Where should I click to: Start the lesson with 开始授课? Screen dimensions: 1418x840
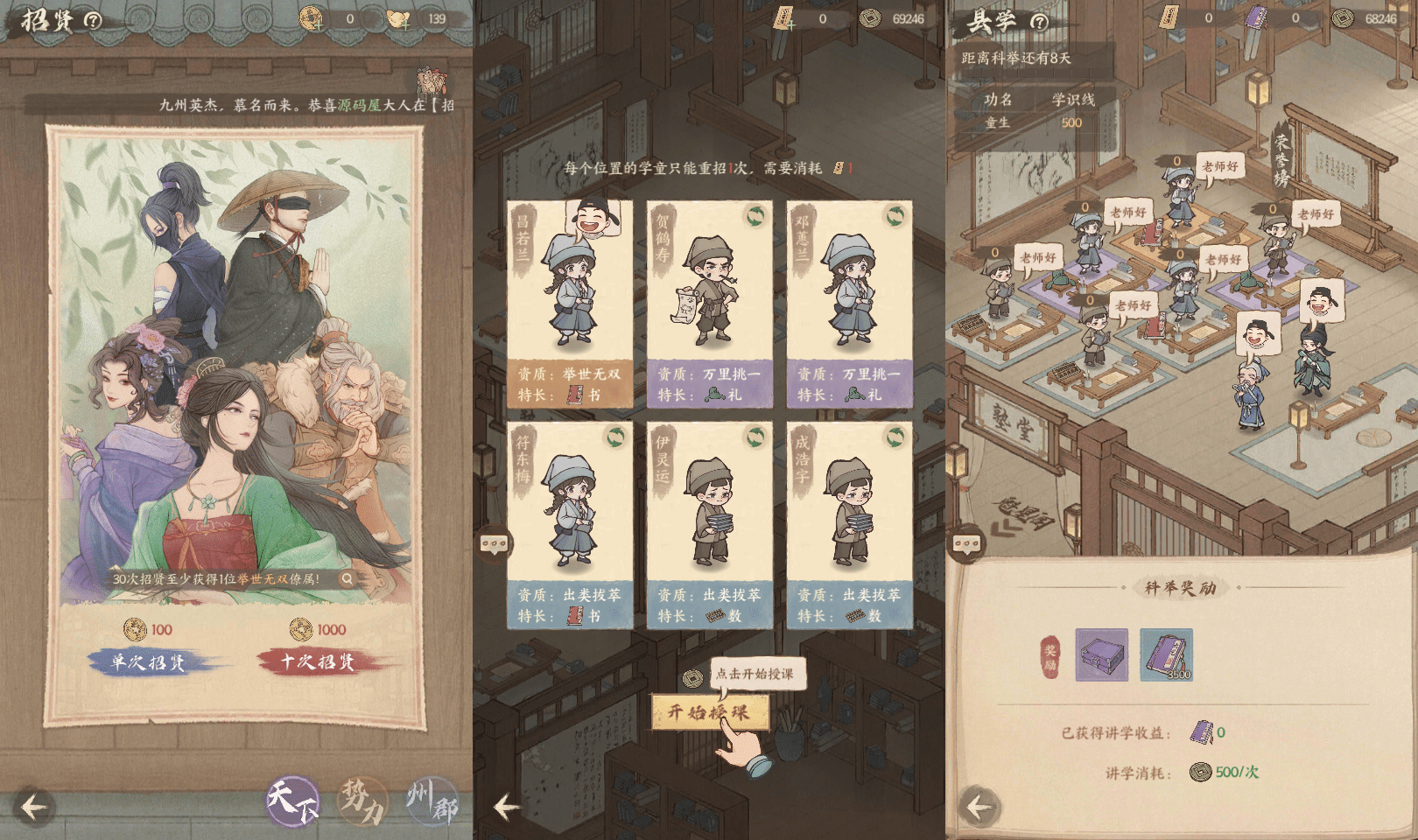click(x=710, y=712)
